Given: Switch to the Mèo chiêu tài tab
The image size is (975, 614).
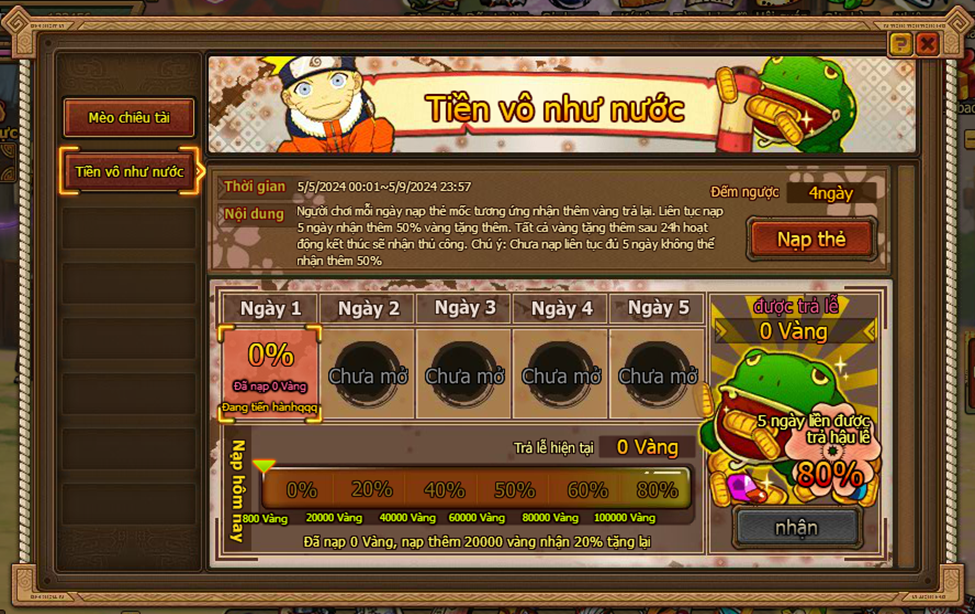Looking at the screenshot, I should click(129, 118).
